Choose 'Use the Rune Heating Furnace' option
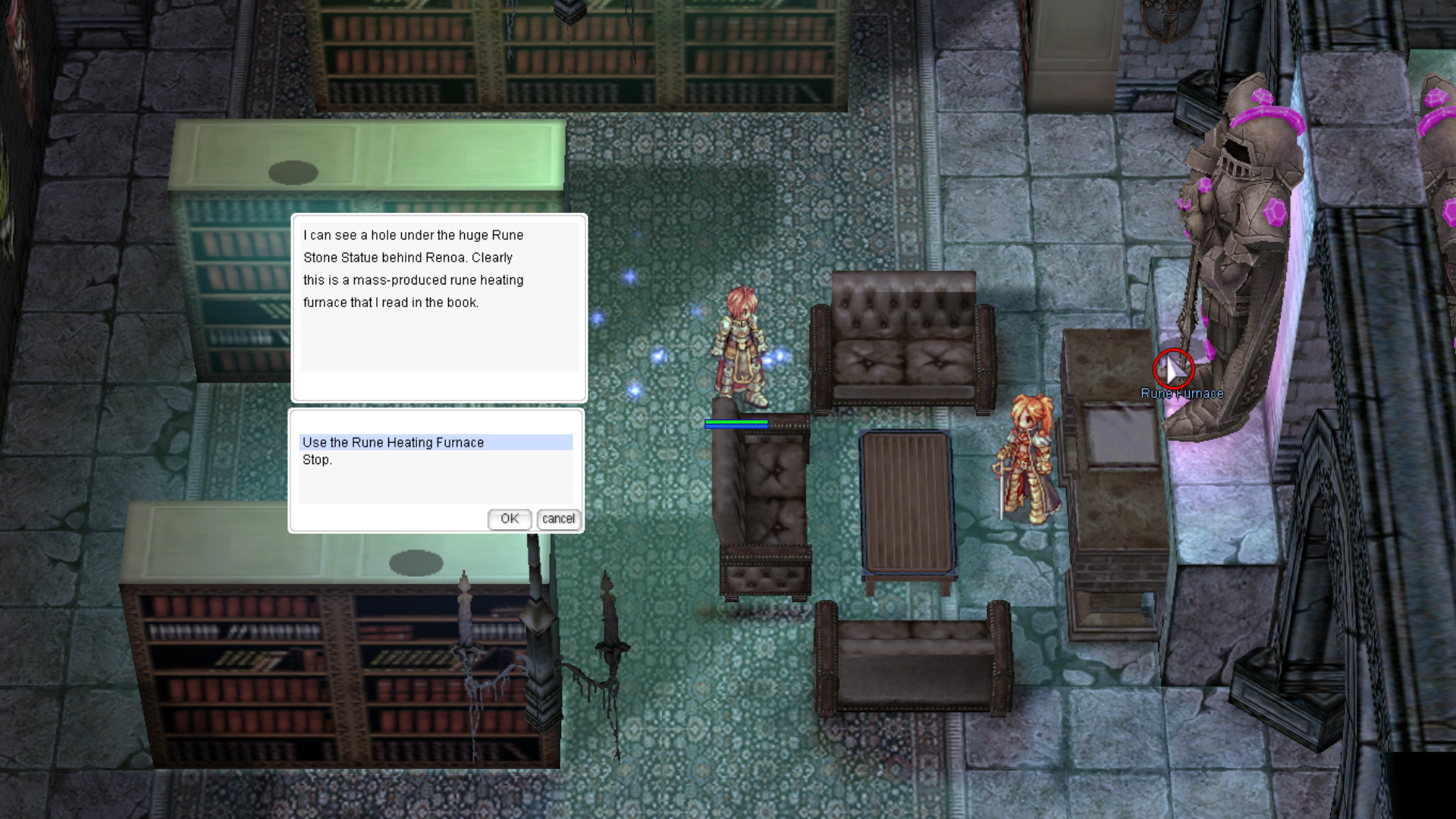This screenshot has height=819, width=1456. pyautogui.click(x=393, y=442)
